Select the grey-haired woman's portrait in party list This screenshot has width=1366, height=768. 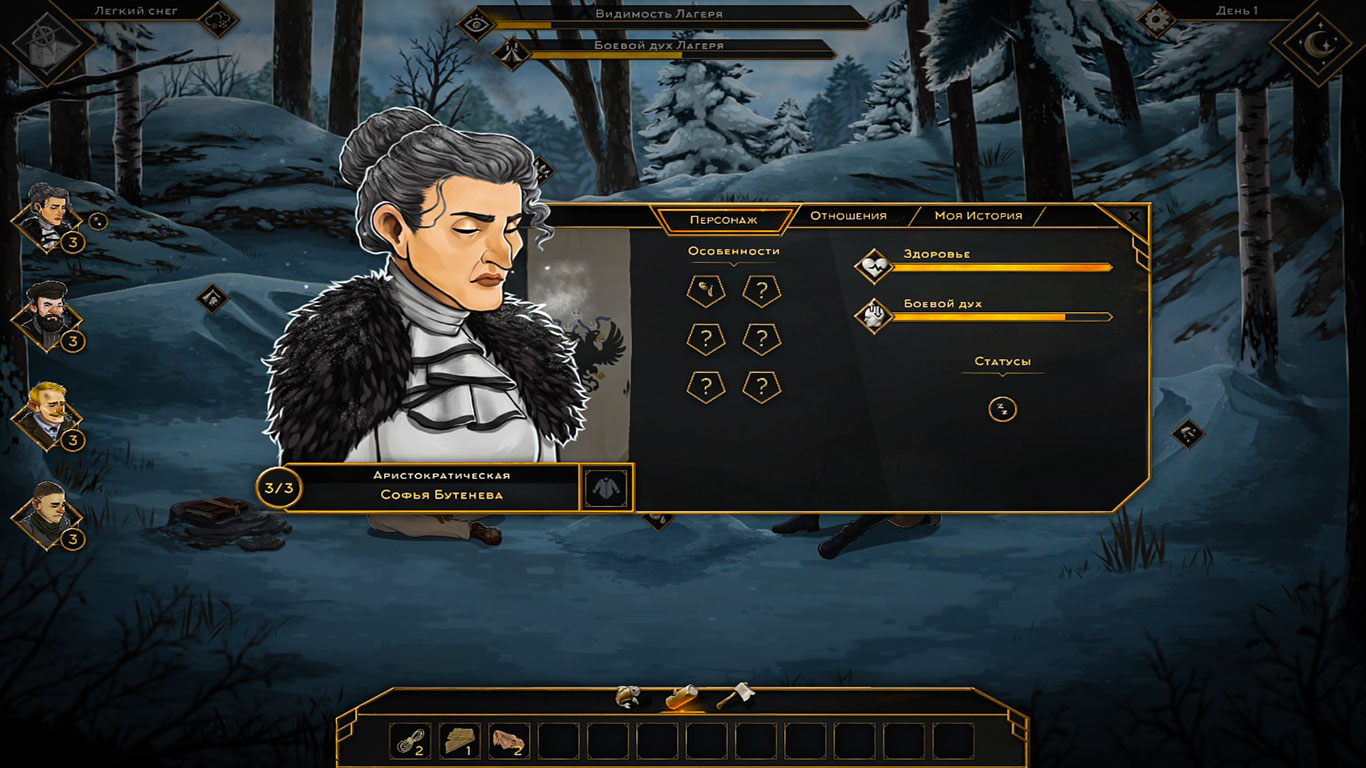pyautogui.click(x=46, y=214)
